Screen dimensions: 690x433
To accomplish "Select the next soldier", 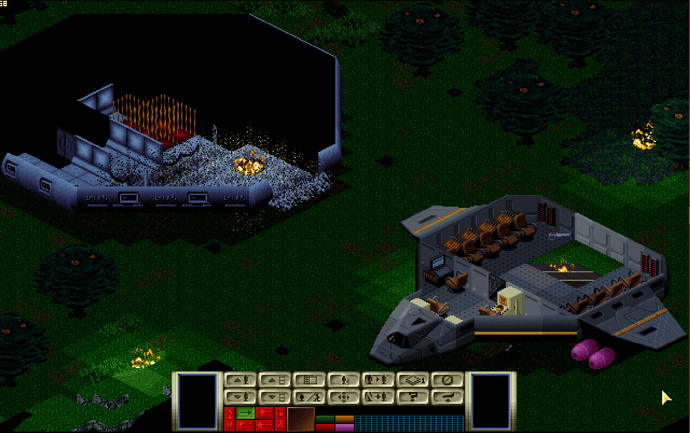I will [378, 381].
